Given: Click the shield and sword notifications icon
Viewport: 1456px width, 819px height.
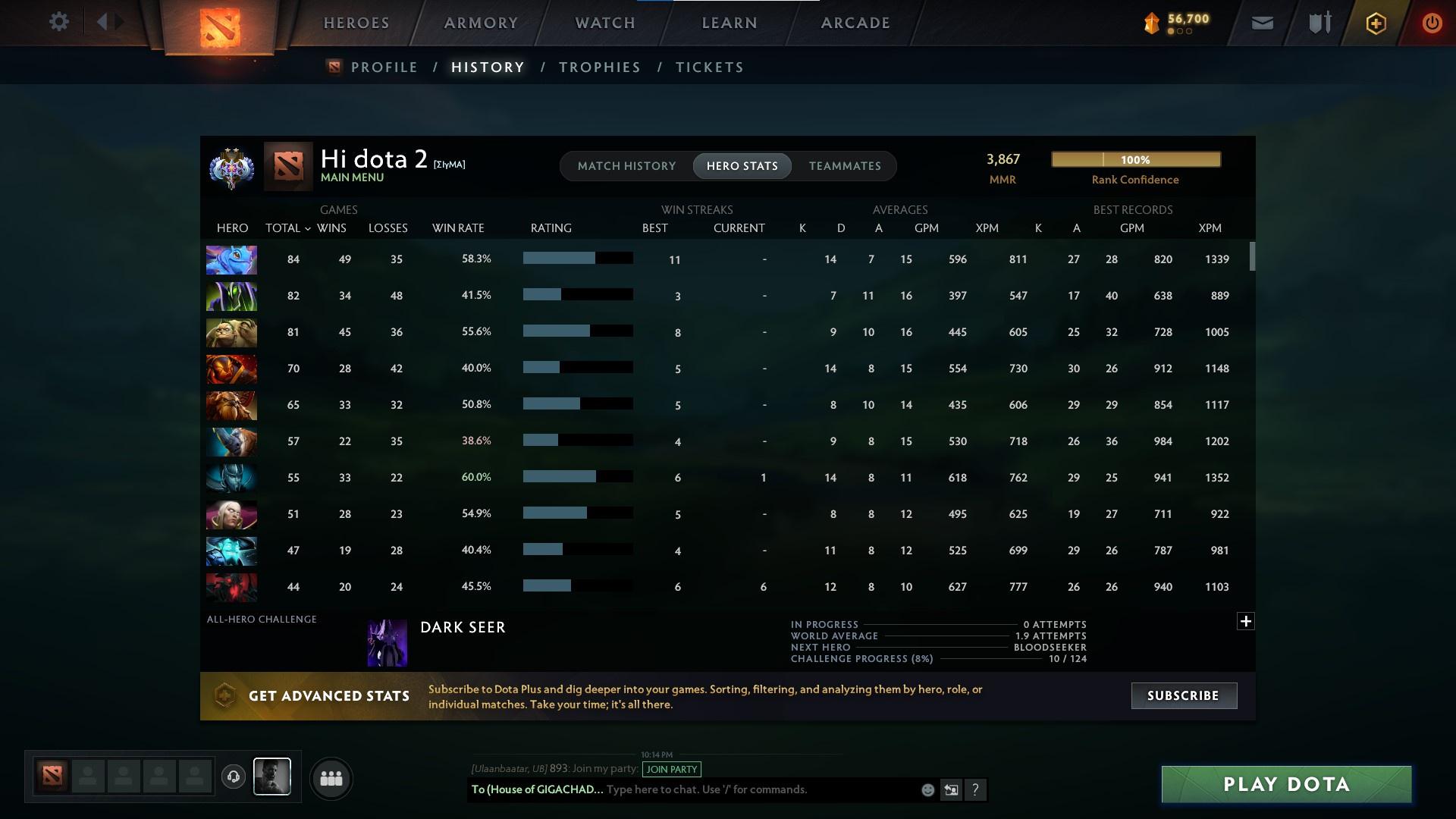Looking at the screenshot, I should click(x=1318, y=23).
